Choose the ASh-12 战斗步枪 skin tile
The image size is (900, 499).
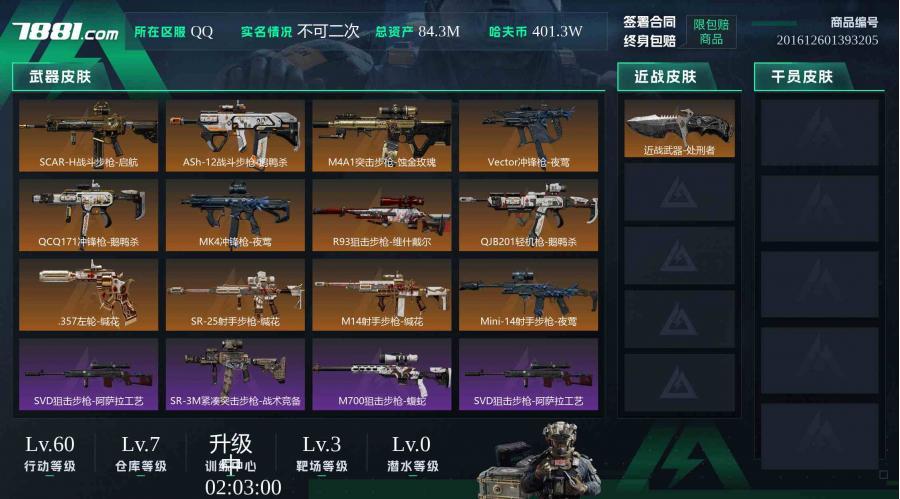coord(235,135)
